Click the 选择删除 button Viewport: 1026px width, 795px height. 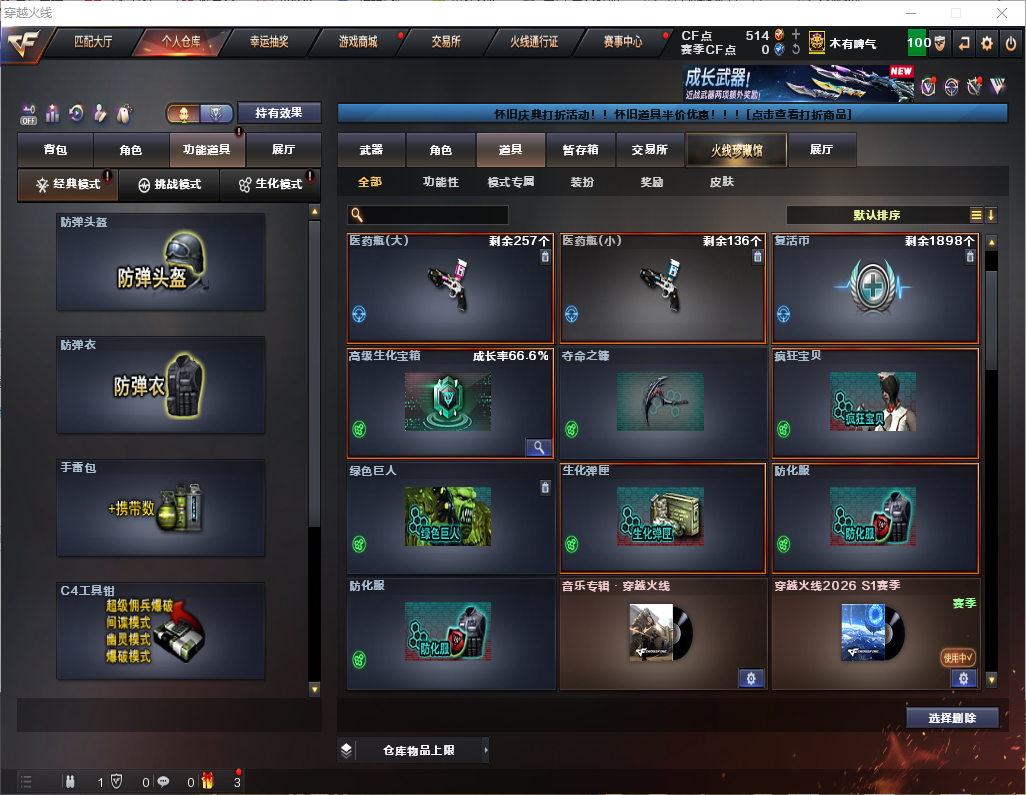[x=952, y=718]
